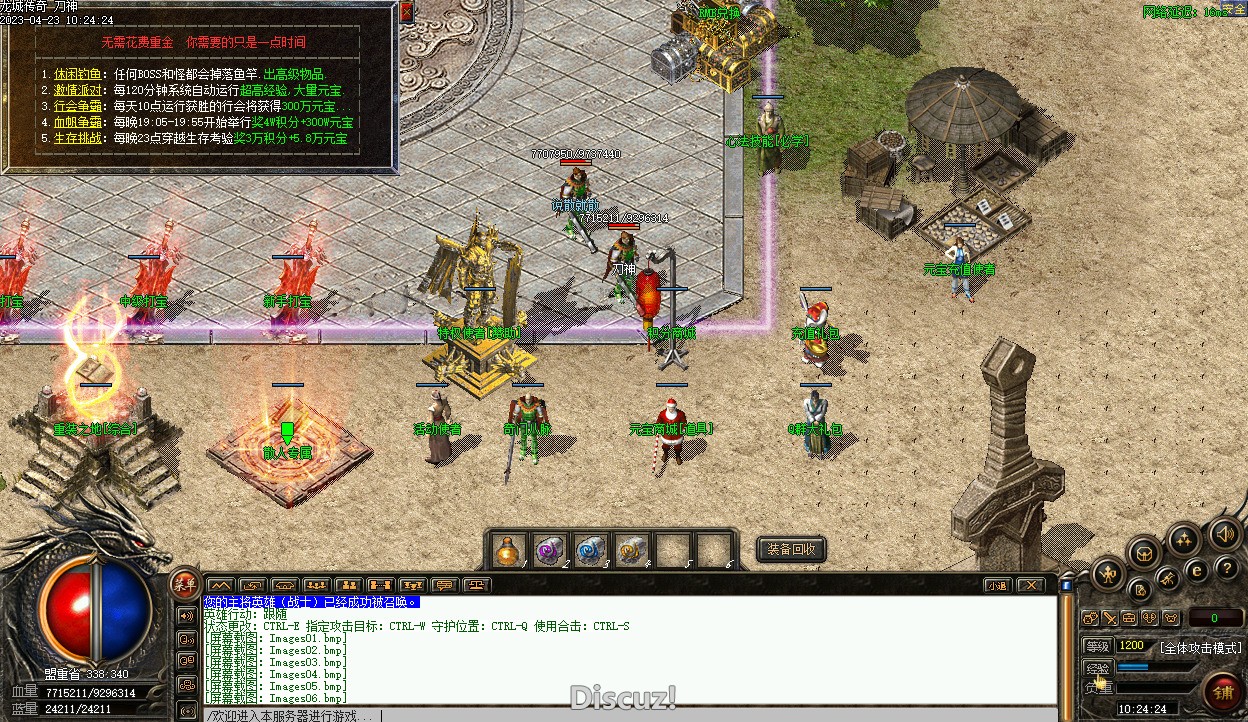Open the 休闲钓鱼 event link

pos(78,74)
